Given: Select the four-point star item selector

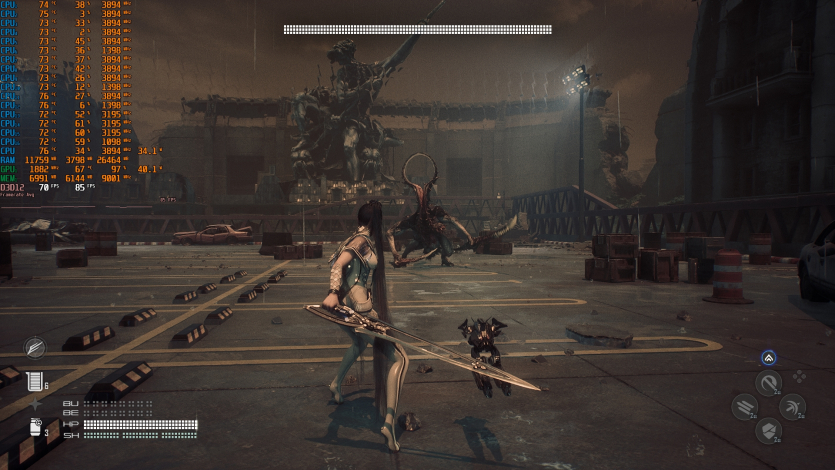Looking at the screenshot, I should tap(36, 404).
